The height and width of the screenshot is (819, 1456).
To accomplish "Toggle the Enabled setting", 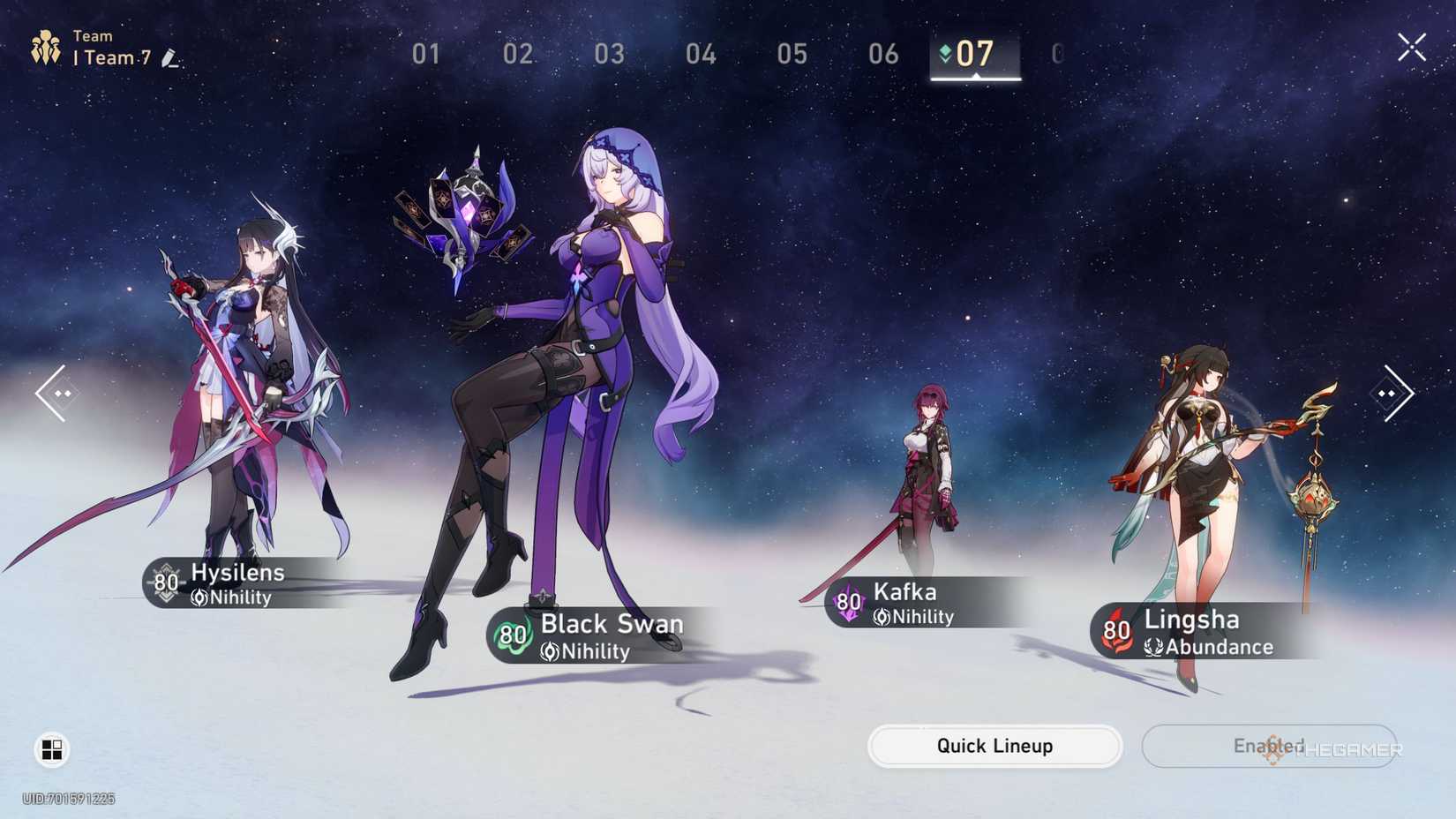I will (x=1268, y=746).
